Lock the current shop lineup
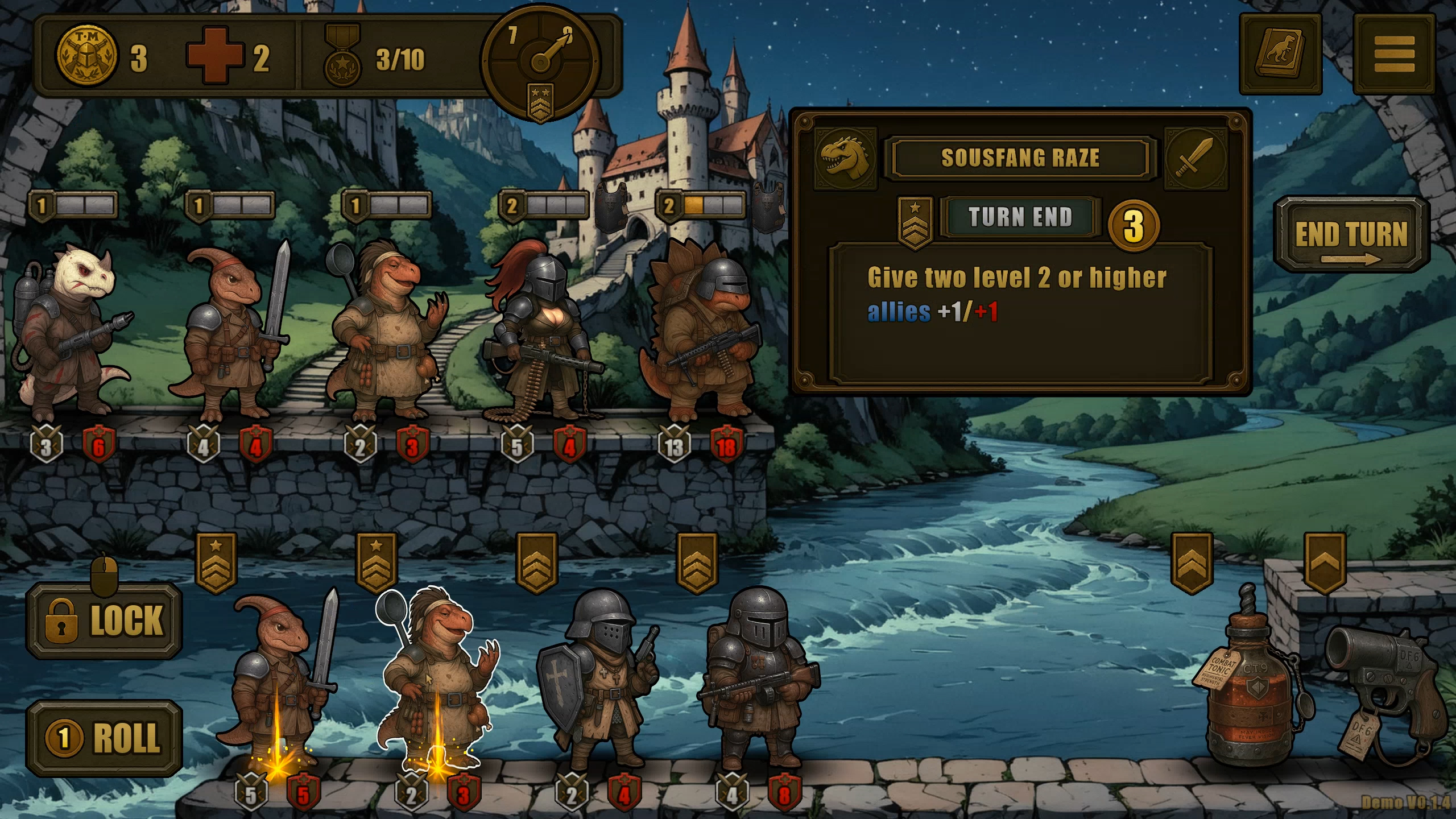 104,620
